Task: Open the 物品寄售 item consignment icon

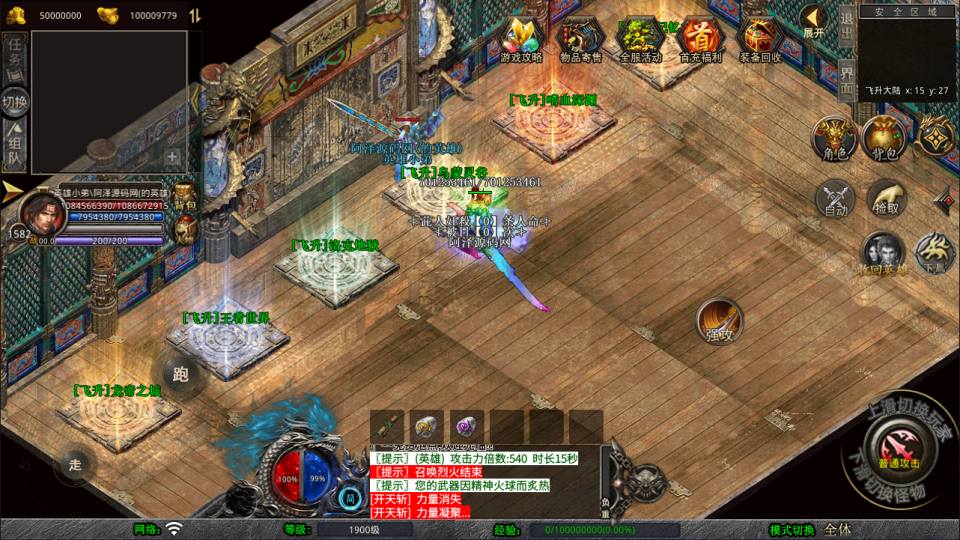Action: tap(580, 40)
